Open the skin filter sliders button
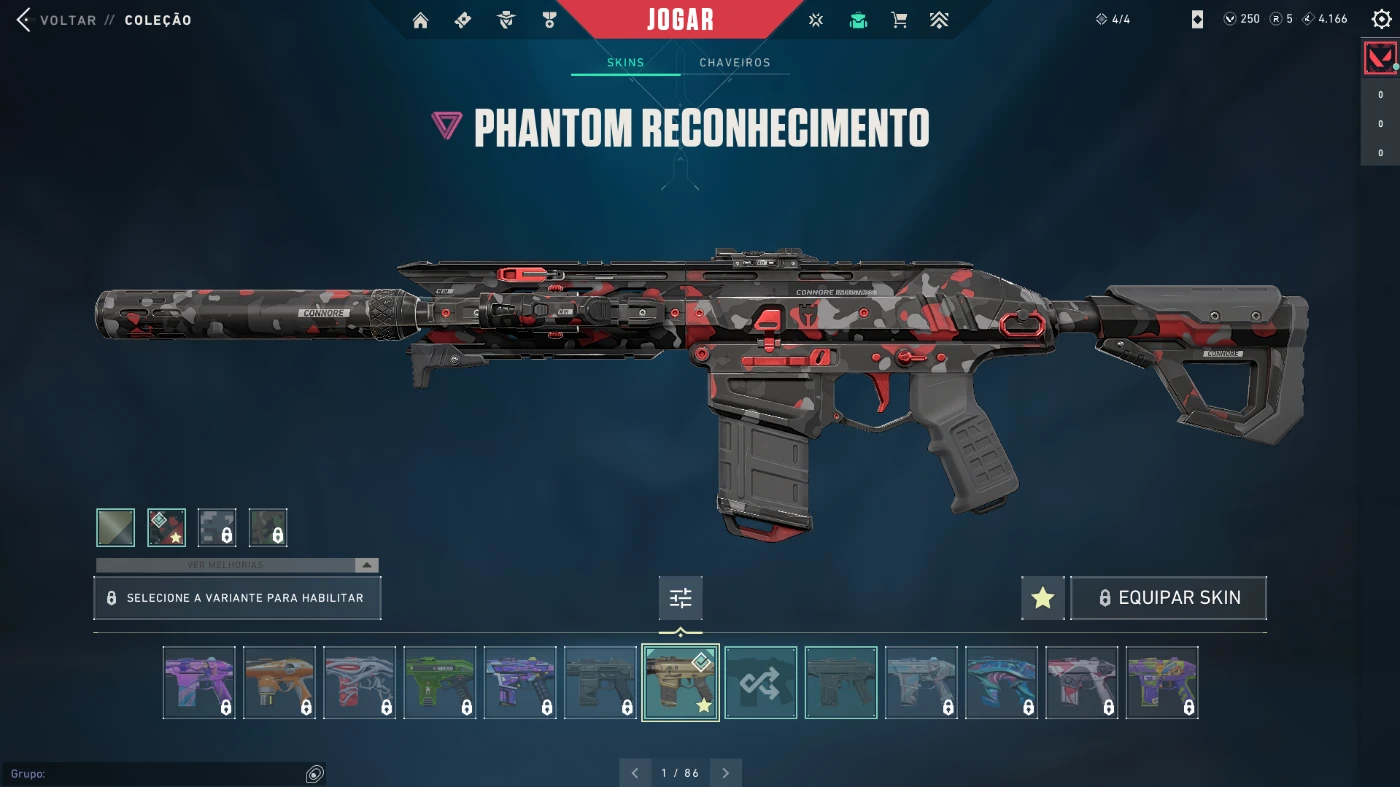The height and width of the screenshot is (787, 1400). pyautogui.click(x=681, y=598)
